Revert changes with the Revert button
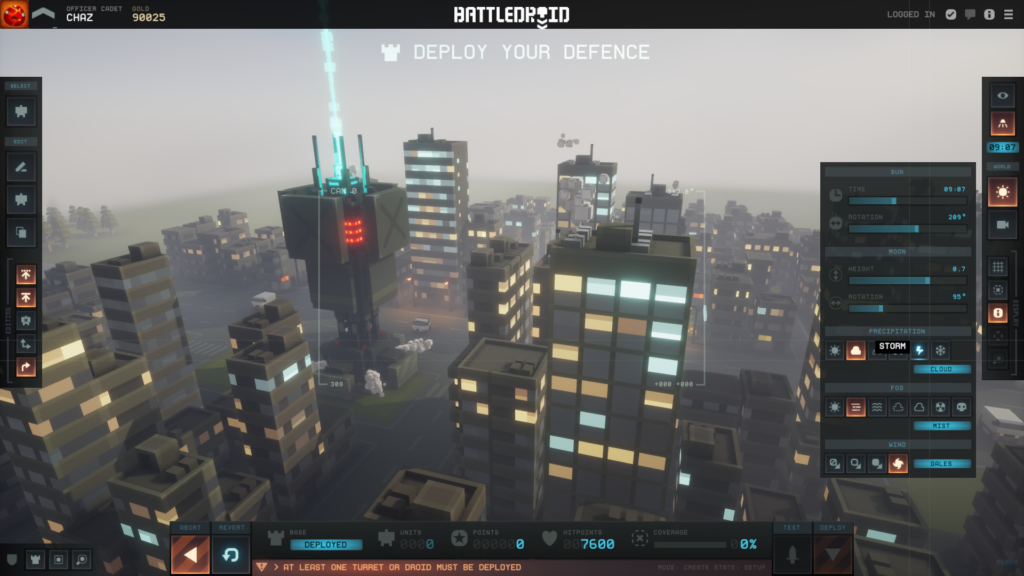 (x=231, y=554)
